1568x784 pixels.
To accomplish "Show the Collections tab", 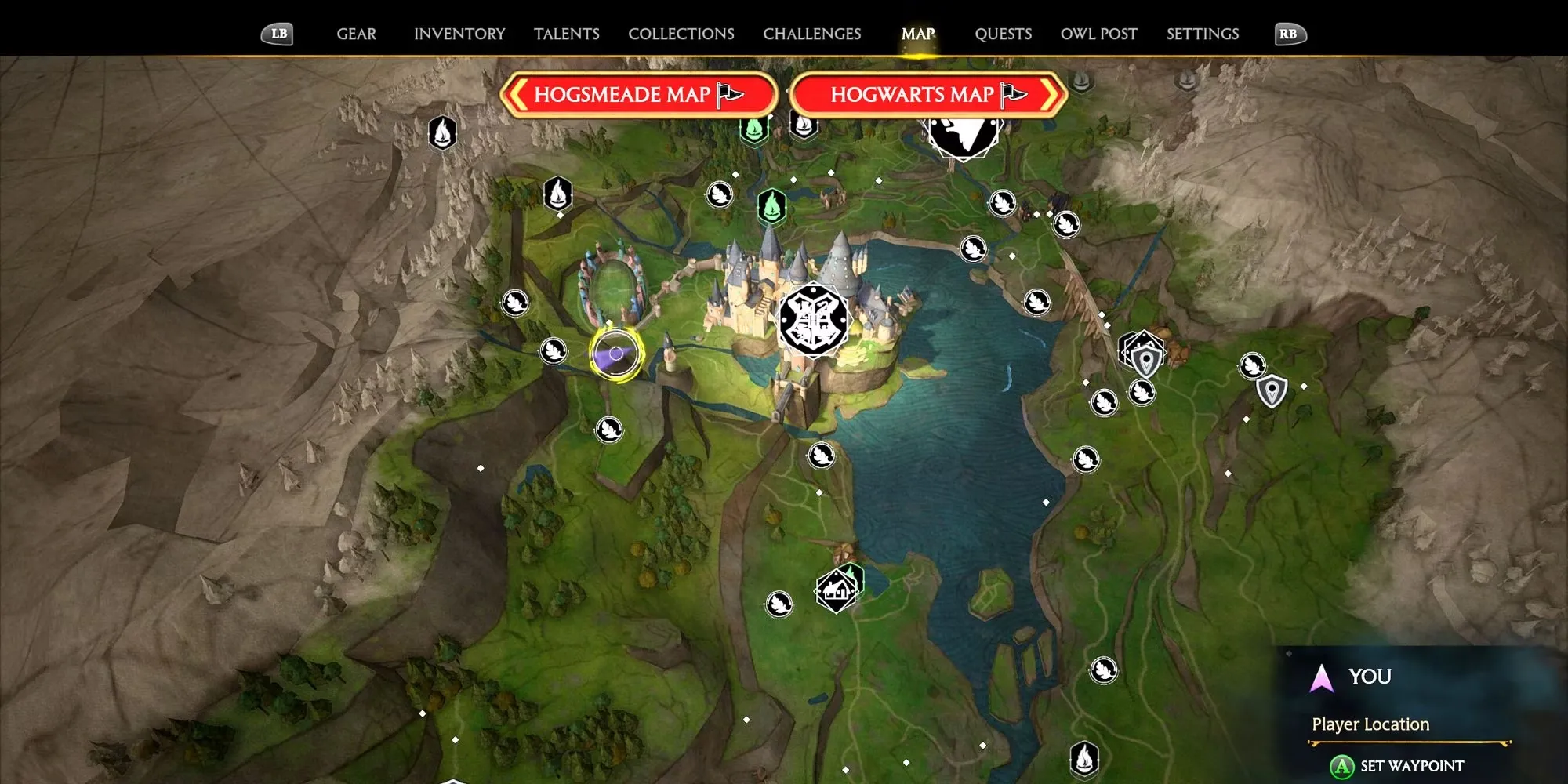I will pos(681,34).
